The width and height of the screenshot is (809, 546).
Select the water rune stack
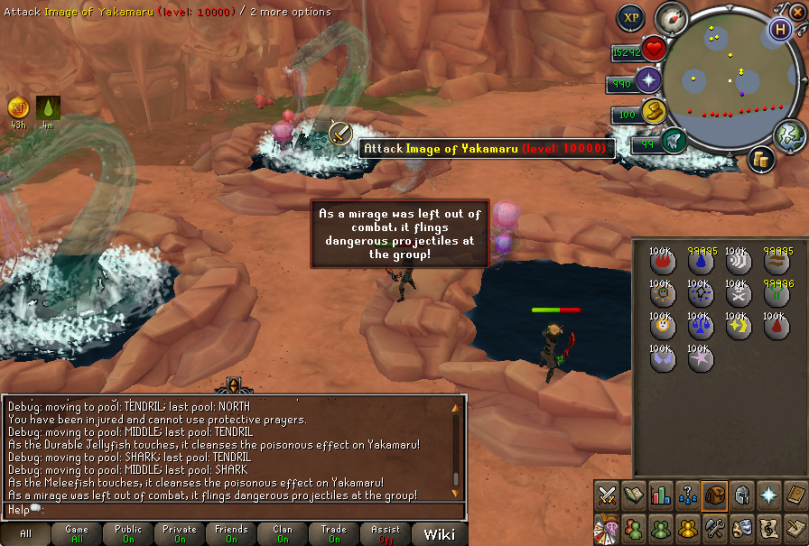700,262
